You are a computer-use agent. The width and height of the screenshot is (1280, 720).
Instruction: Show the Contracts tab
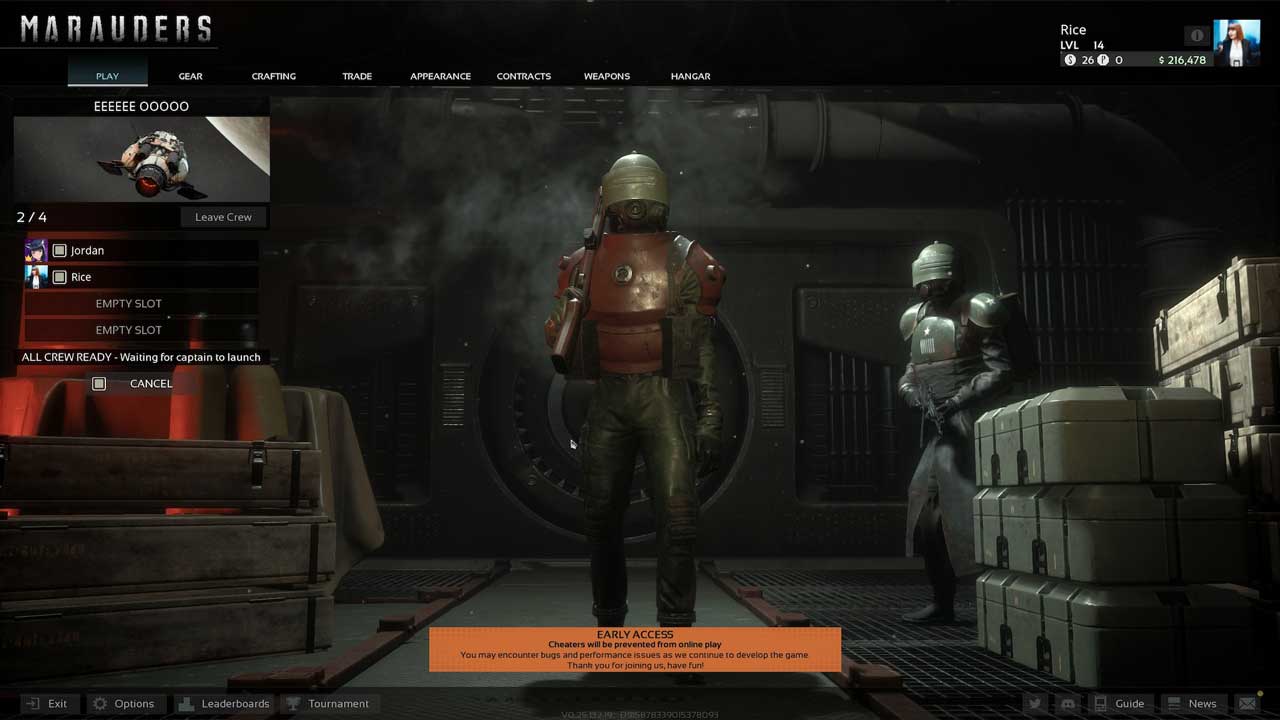pyautogui.click(x=523, y=76)
